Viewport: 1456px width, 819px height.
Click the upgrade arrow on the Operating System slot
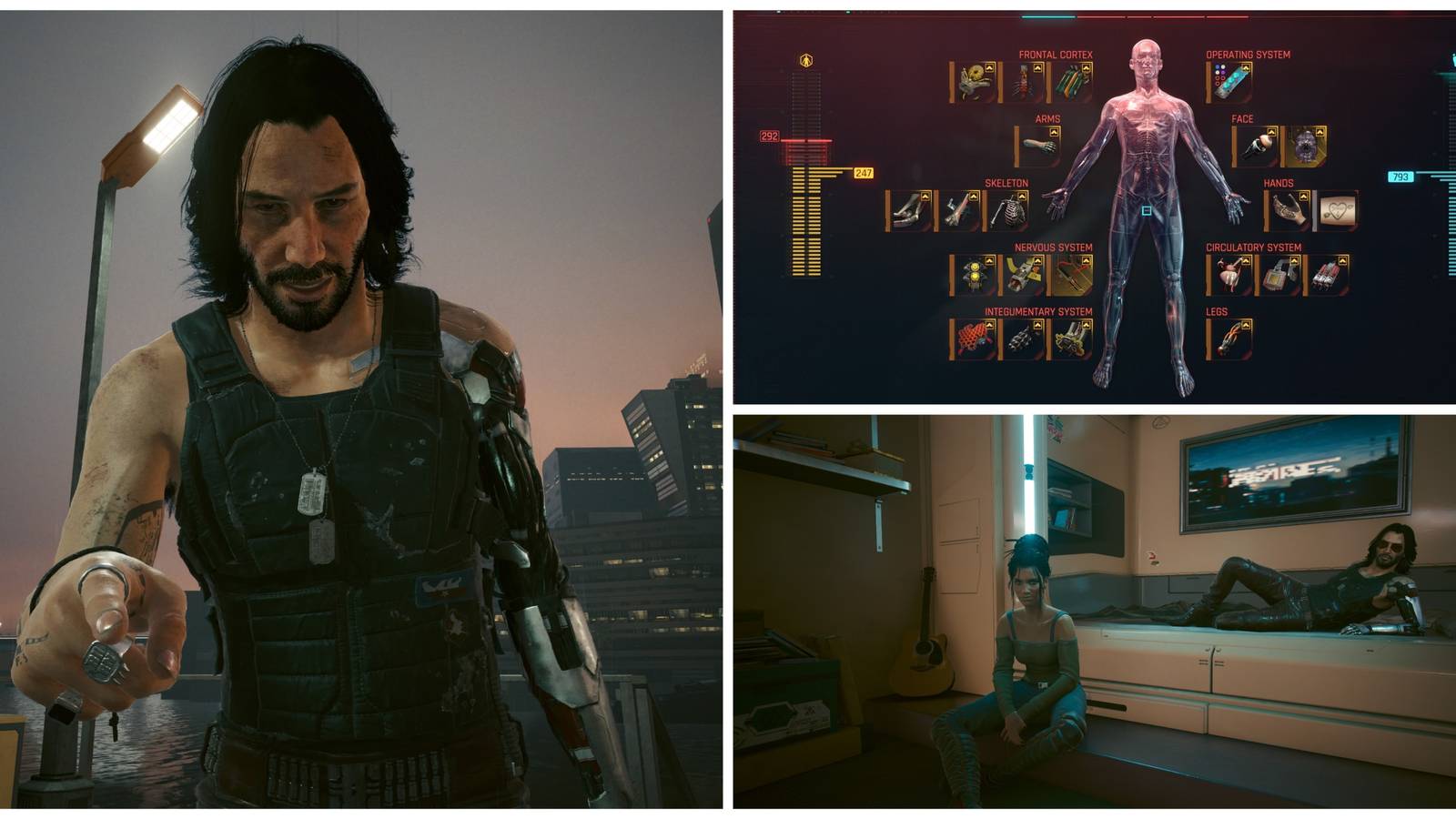[1246, 67]
